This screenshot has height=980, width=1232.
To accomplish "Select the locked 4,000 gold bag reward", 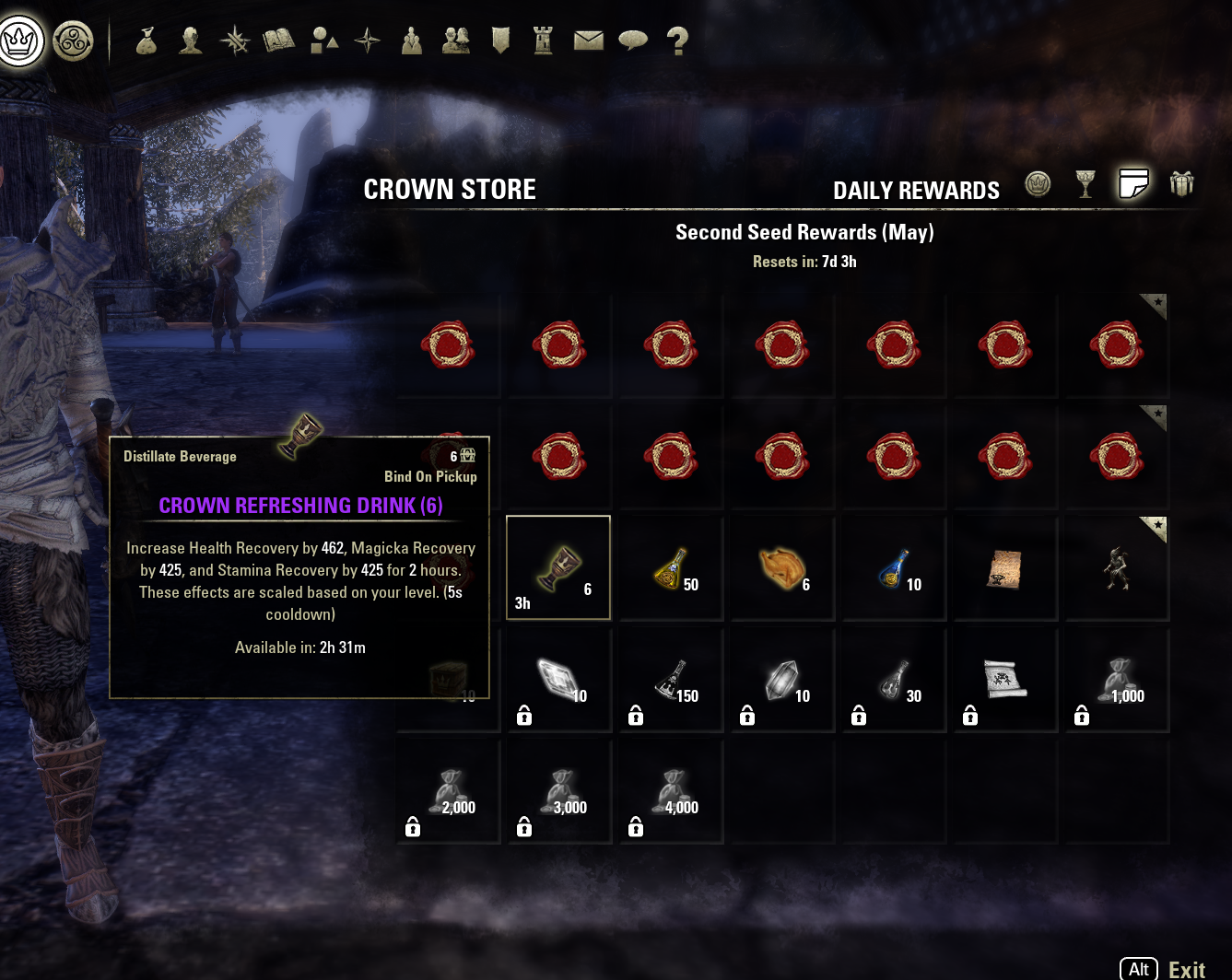I will (671, 792).
